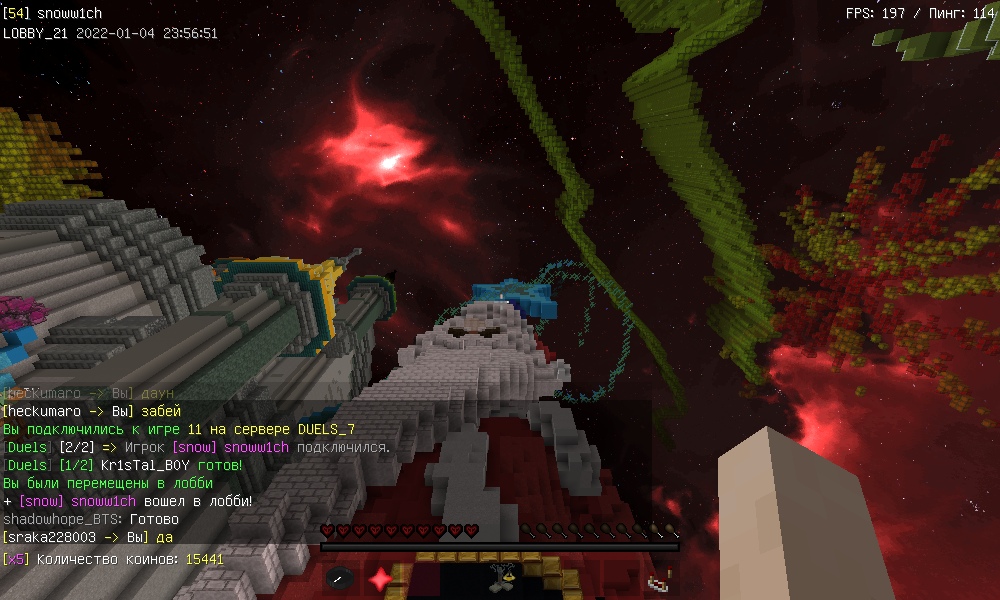Choose the brewing stand hotbar slot
The height and width of the screenshot is (600, 1000).
click(500, 577)
